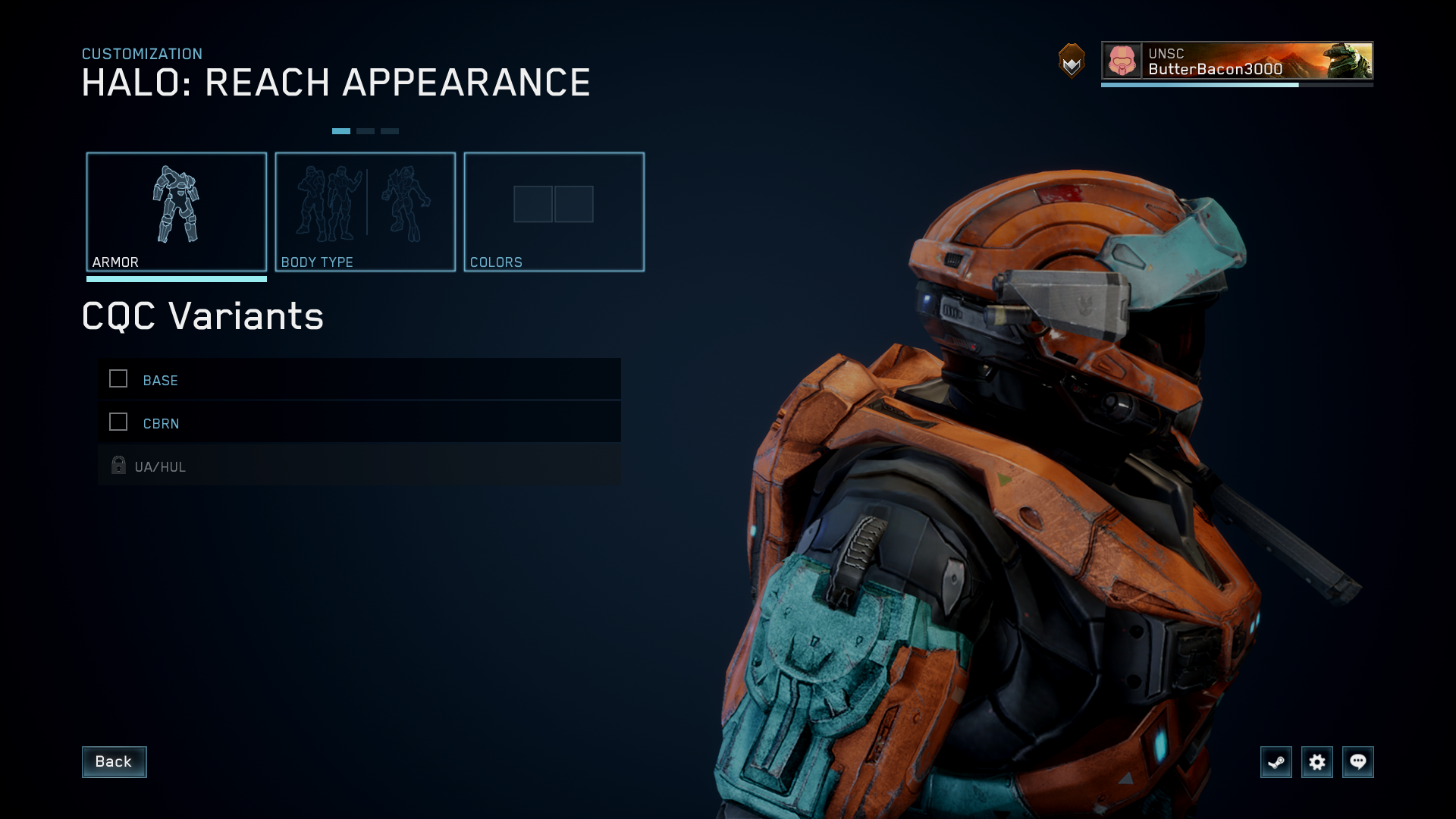Open the Colors customization tab

tap(554, 212)
